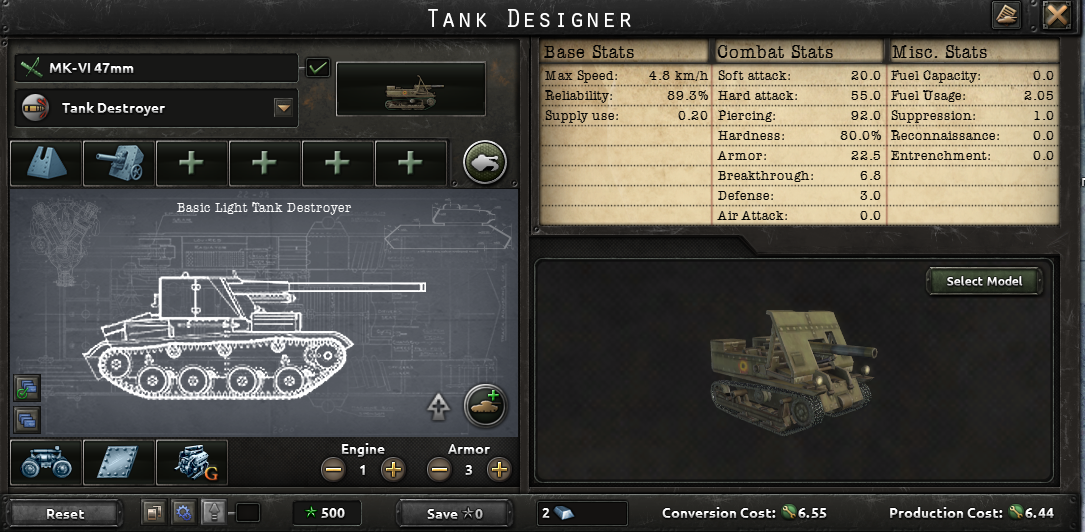Select the cannon main armament module slot
This screenshot has width=1085, height=532.
[x=118, y=163]
